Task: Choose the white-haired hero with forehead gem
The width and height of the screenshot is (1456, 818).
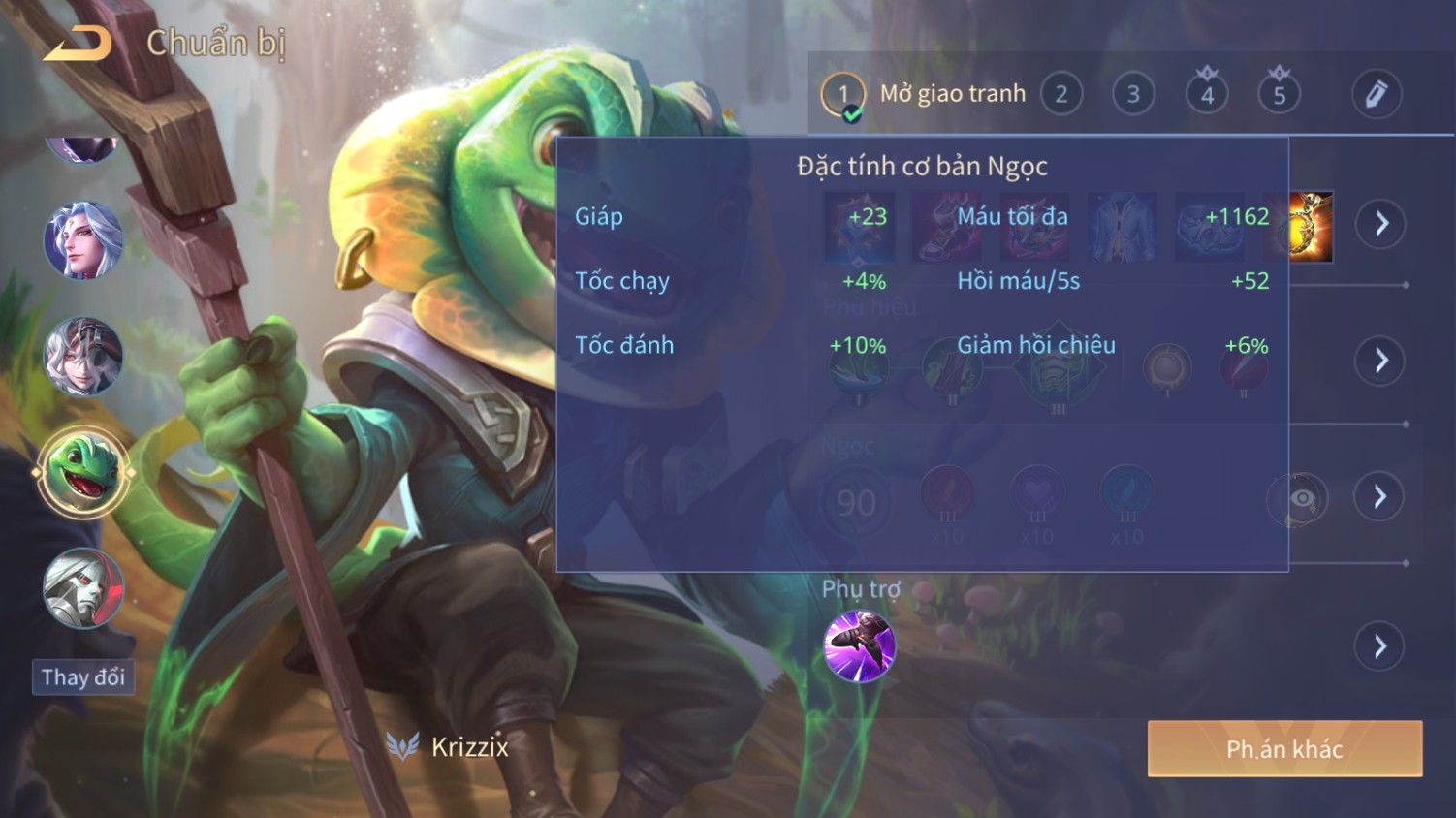Action: pyautogui.click(x=83, y=240)
